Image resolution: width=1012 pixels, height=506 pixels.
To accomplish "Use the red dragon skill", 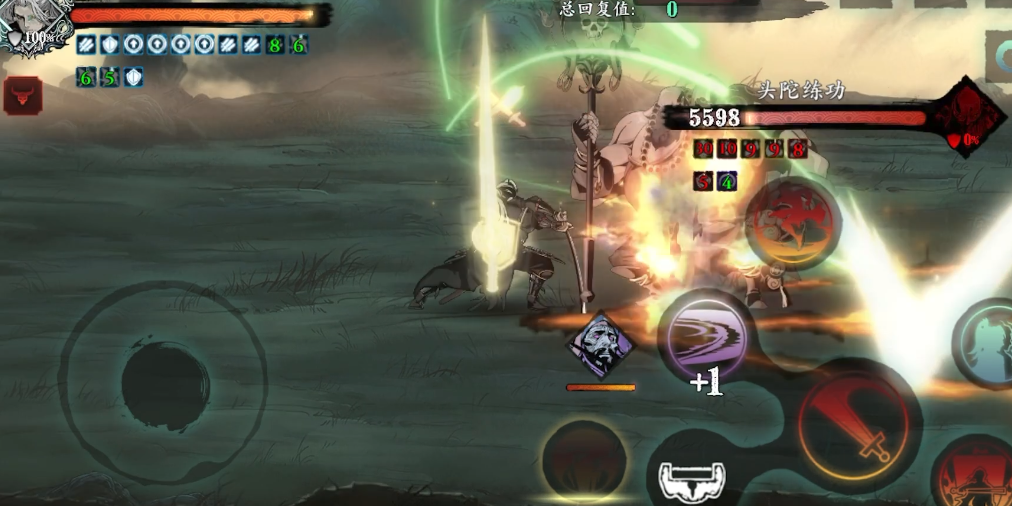I will pyautogui.click(x=792, y=223).
